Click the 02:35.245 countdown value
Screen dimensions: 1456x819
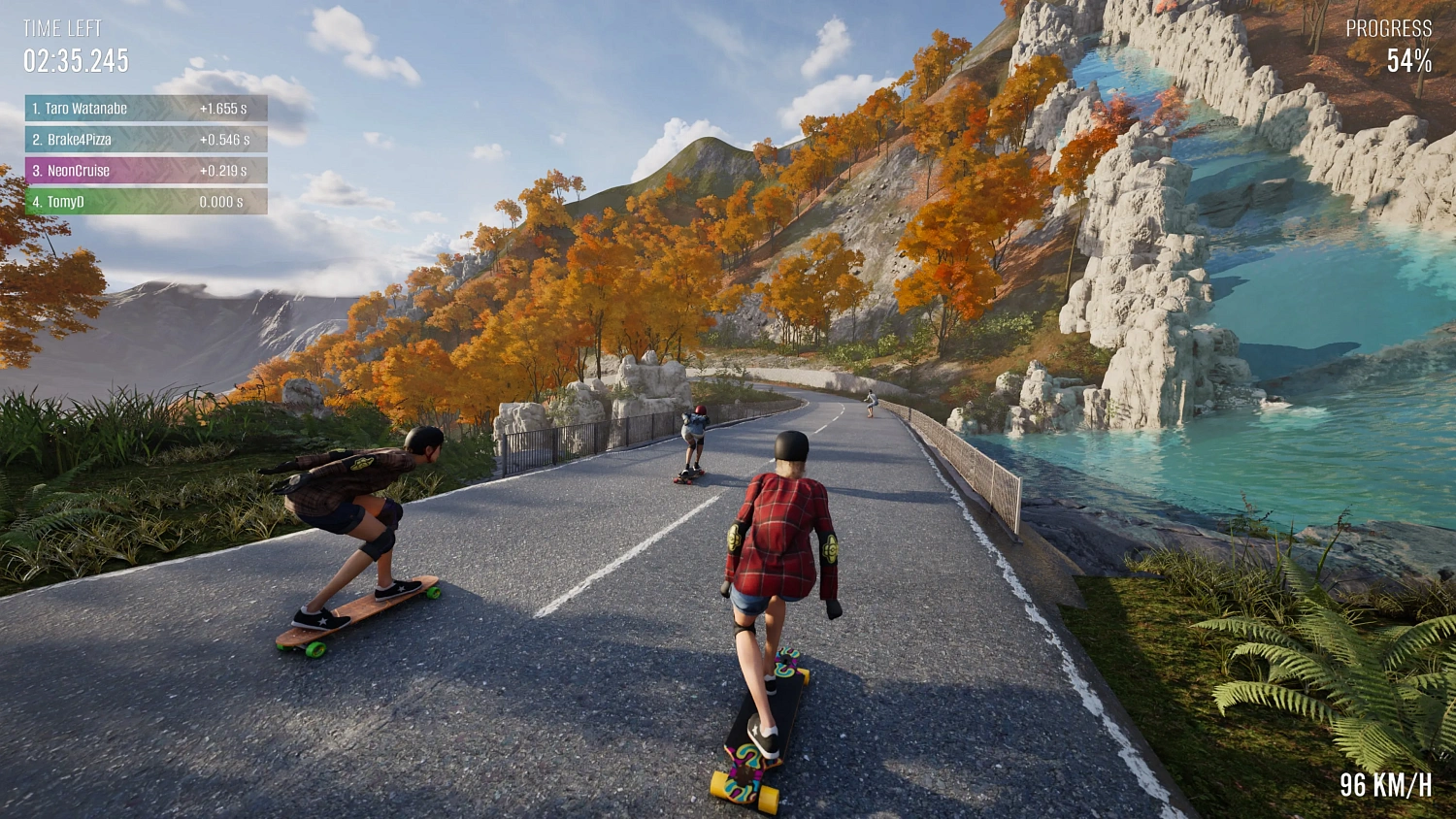tap(75, 61)
